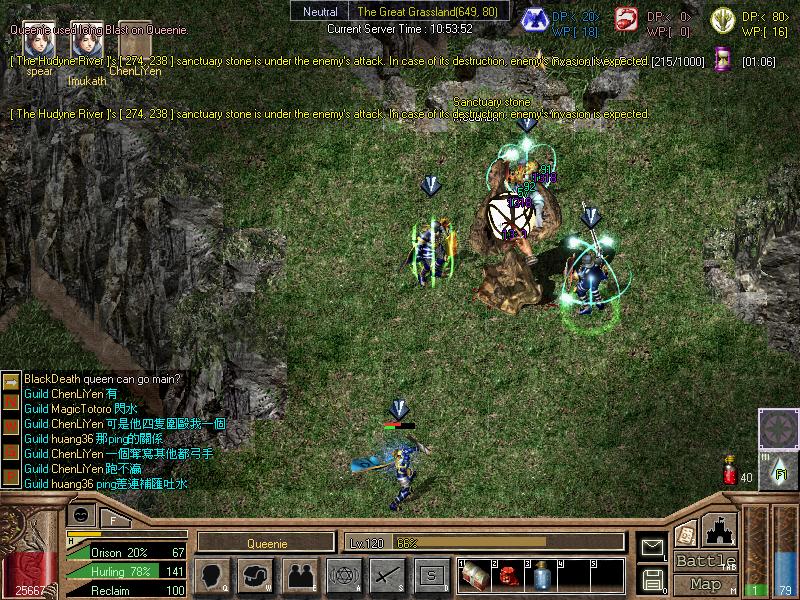Image resolution: width=800 pixels, height=600 pixels.
Task: Open the scroll document icon
Action: (685, 534)
